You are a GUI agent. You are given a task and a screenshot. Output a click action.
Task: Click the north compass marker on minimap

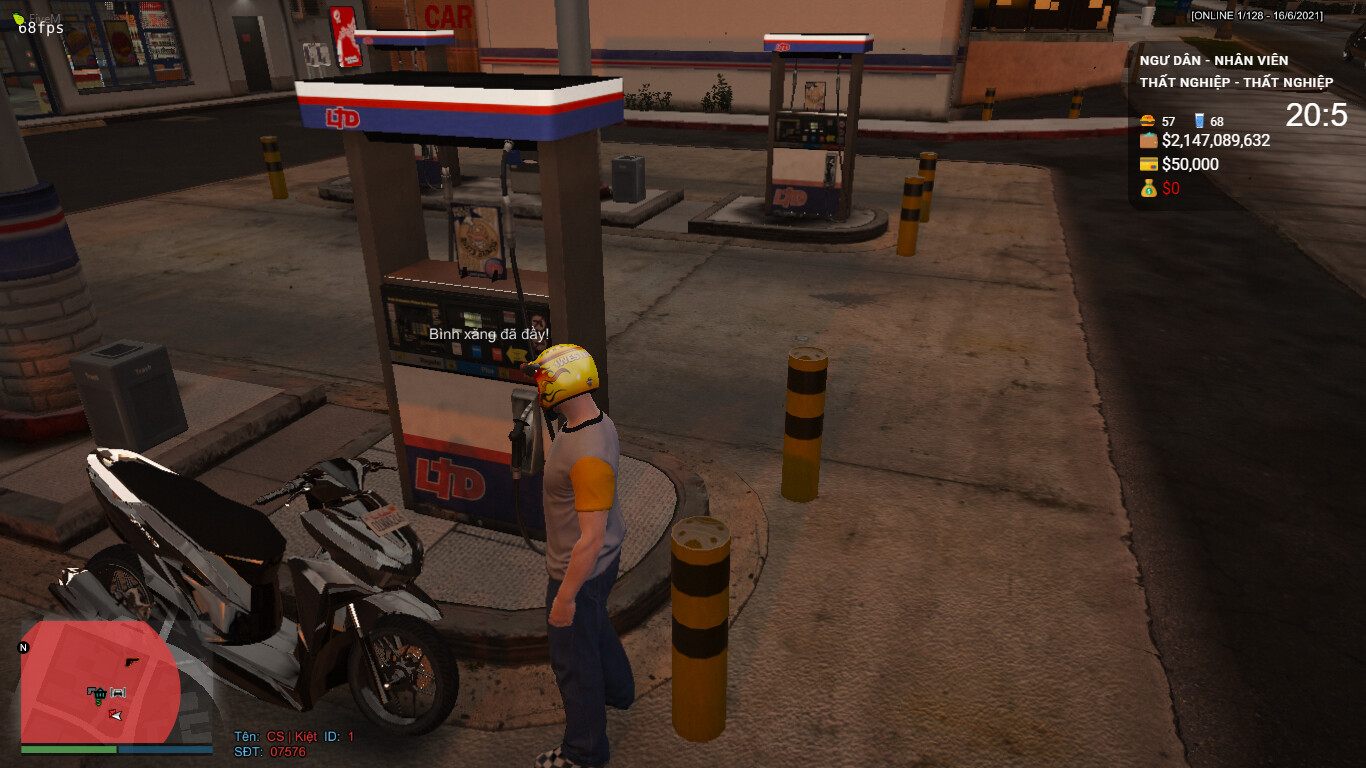24,648
